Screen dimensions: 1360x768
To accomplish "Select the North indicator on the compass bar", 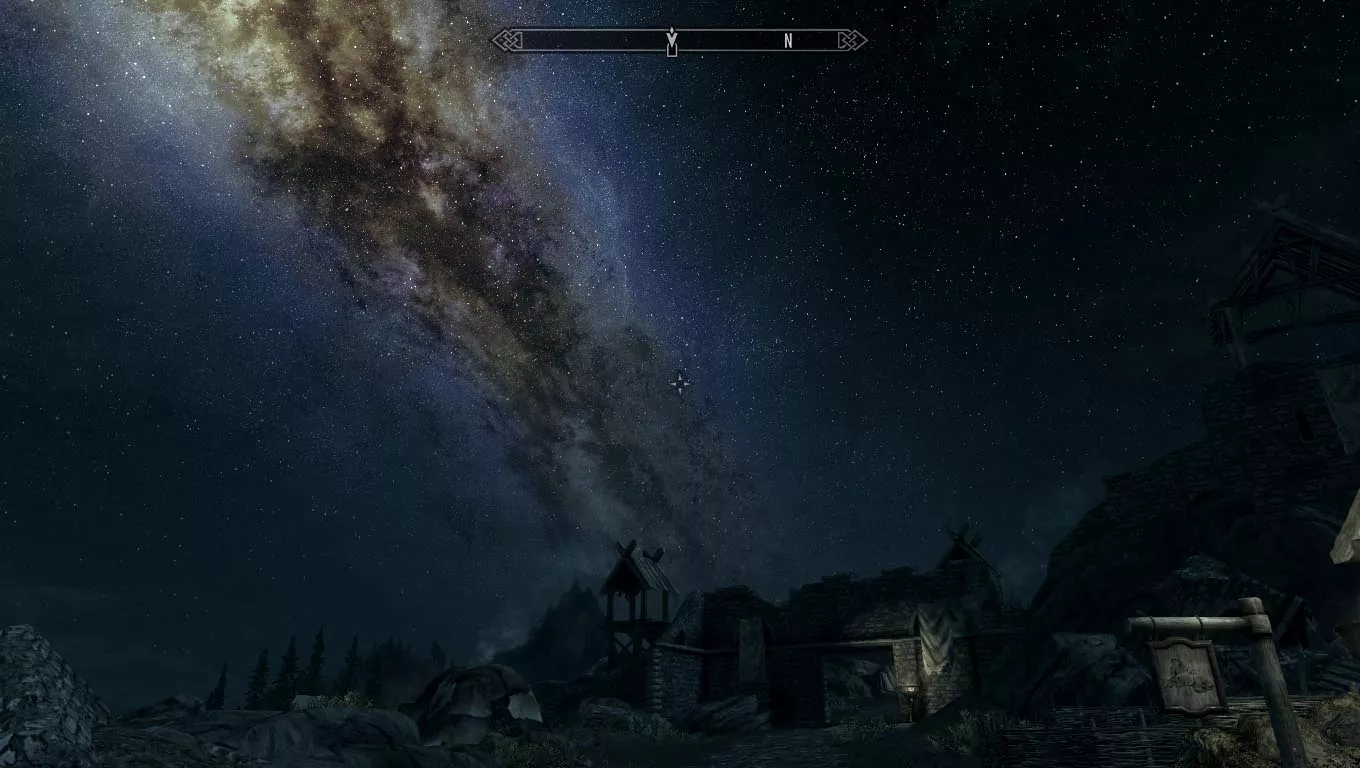I will pyautogui.click(x=788, y=41).
